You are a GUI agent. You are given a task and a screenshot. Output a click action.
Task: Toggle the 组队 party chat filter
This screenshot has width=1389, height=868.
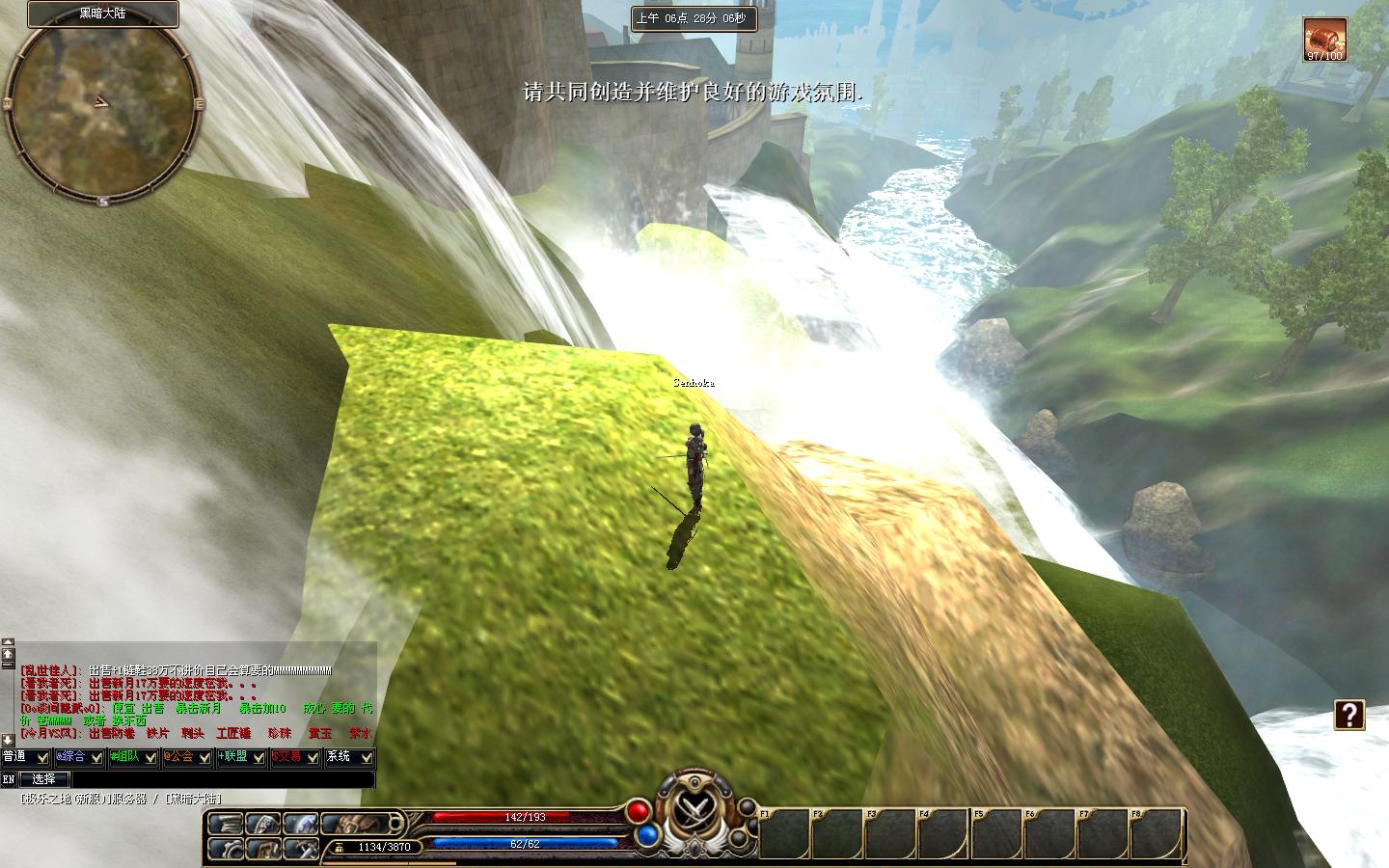(x=133, y=757)
